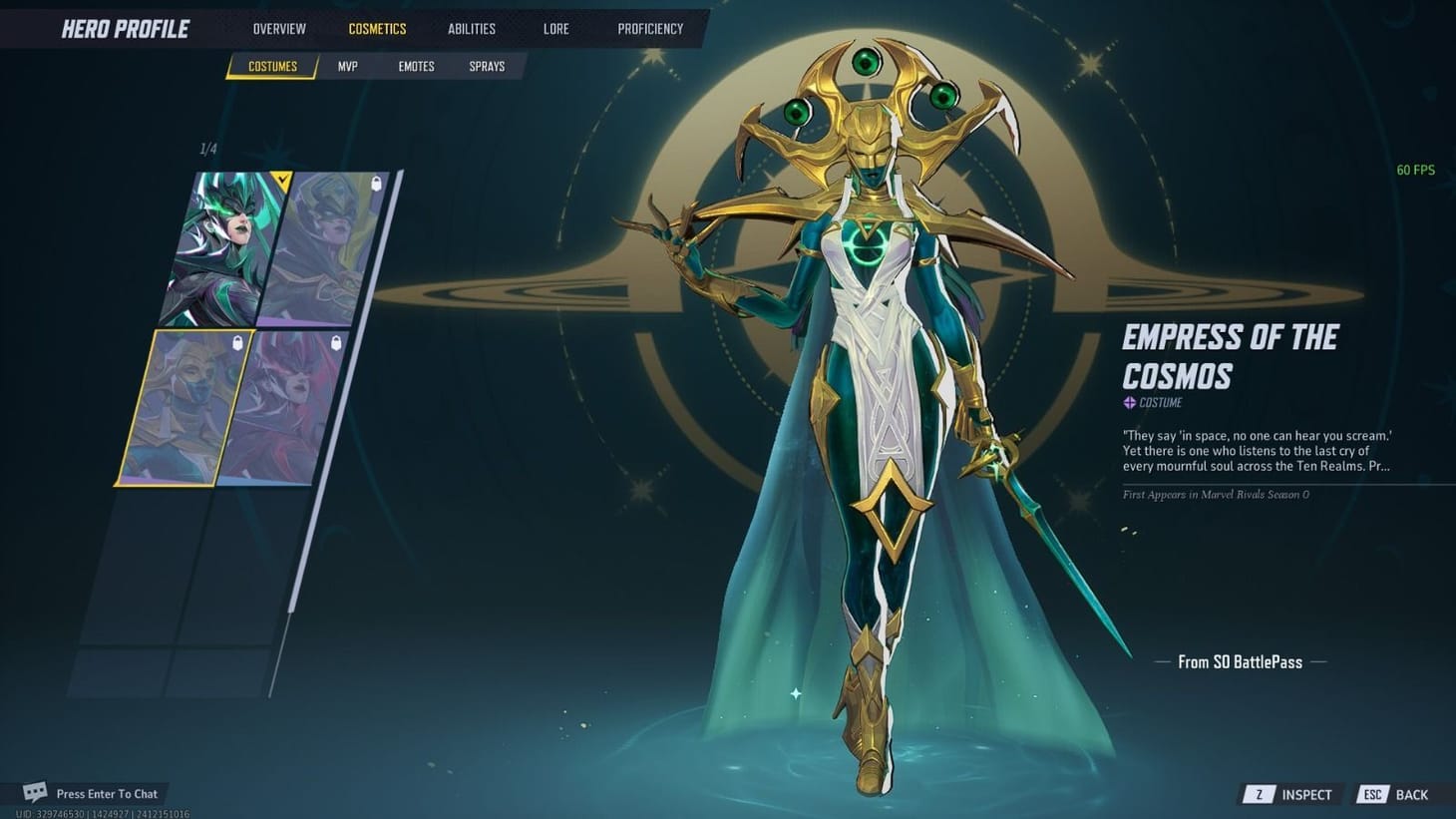Open the Proficiency tab
Screen dimensions: 1456x819
[650, 28]
